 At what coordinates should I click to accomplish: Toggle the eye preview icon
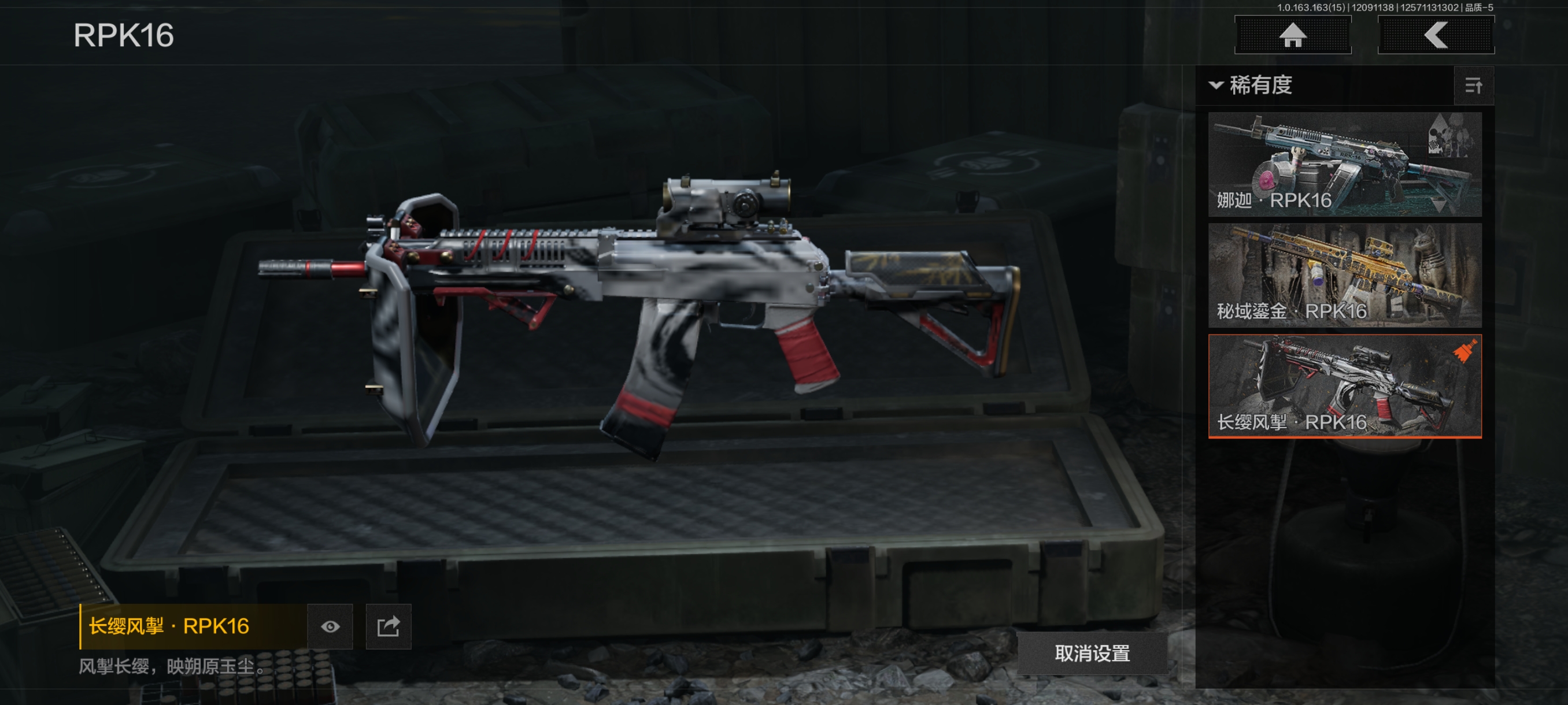tap(330, 626)
